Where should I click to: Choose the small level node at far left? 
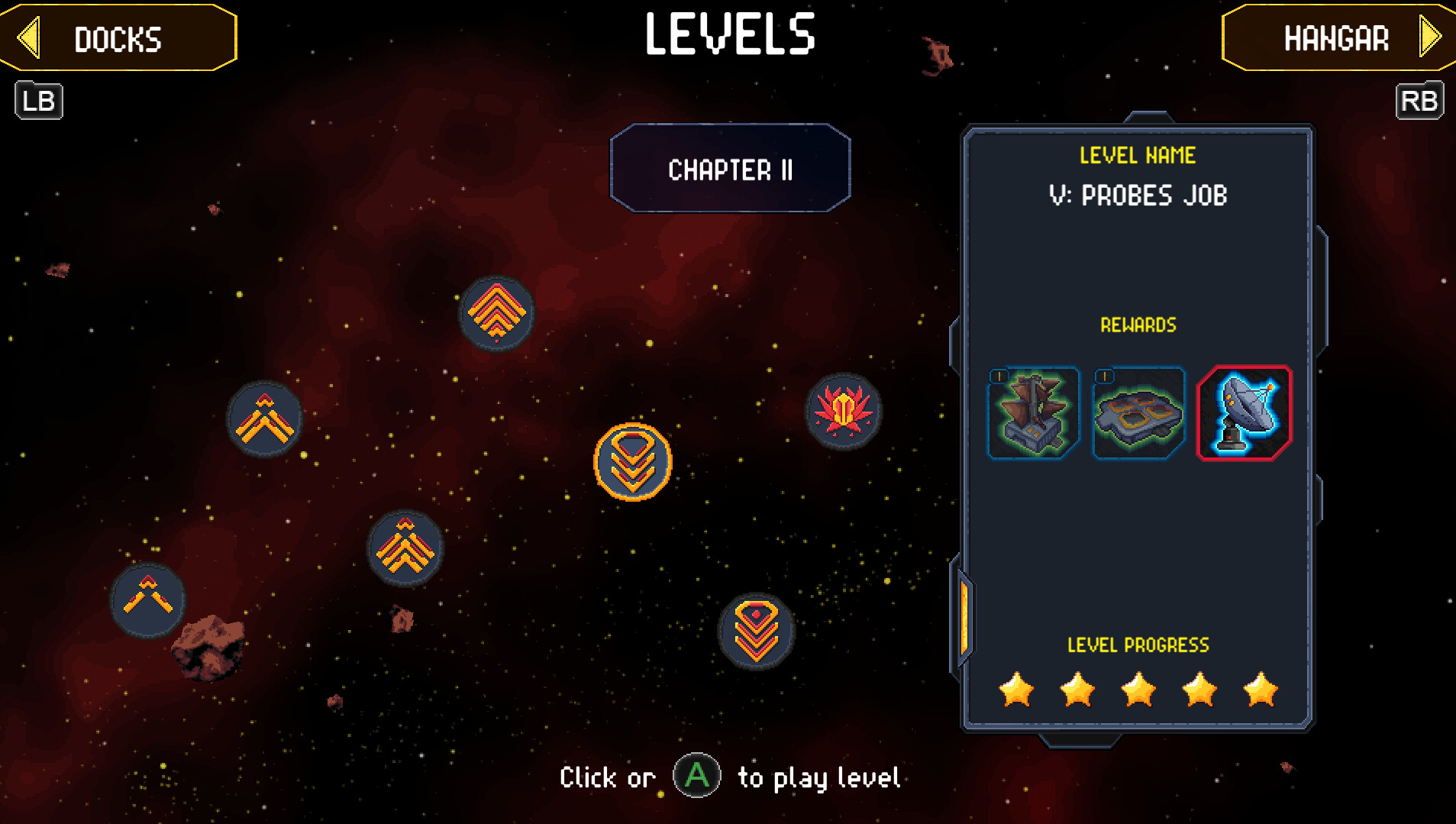(x=147, y=601)
